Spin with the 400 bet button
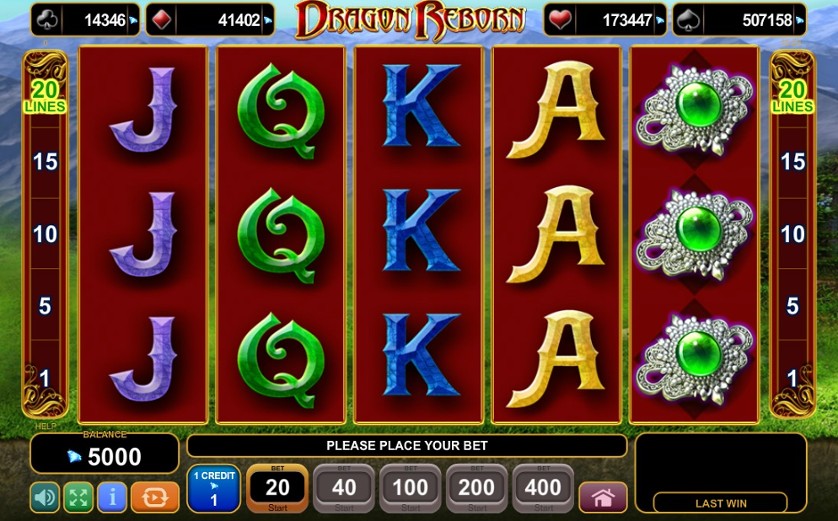The image size is (838, 521). 543,488
